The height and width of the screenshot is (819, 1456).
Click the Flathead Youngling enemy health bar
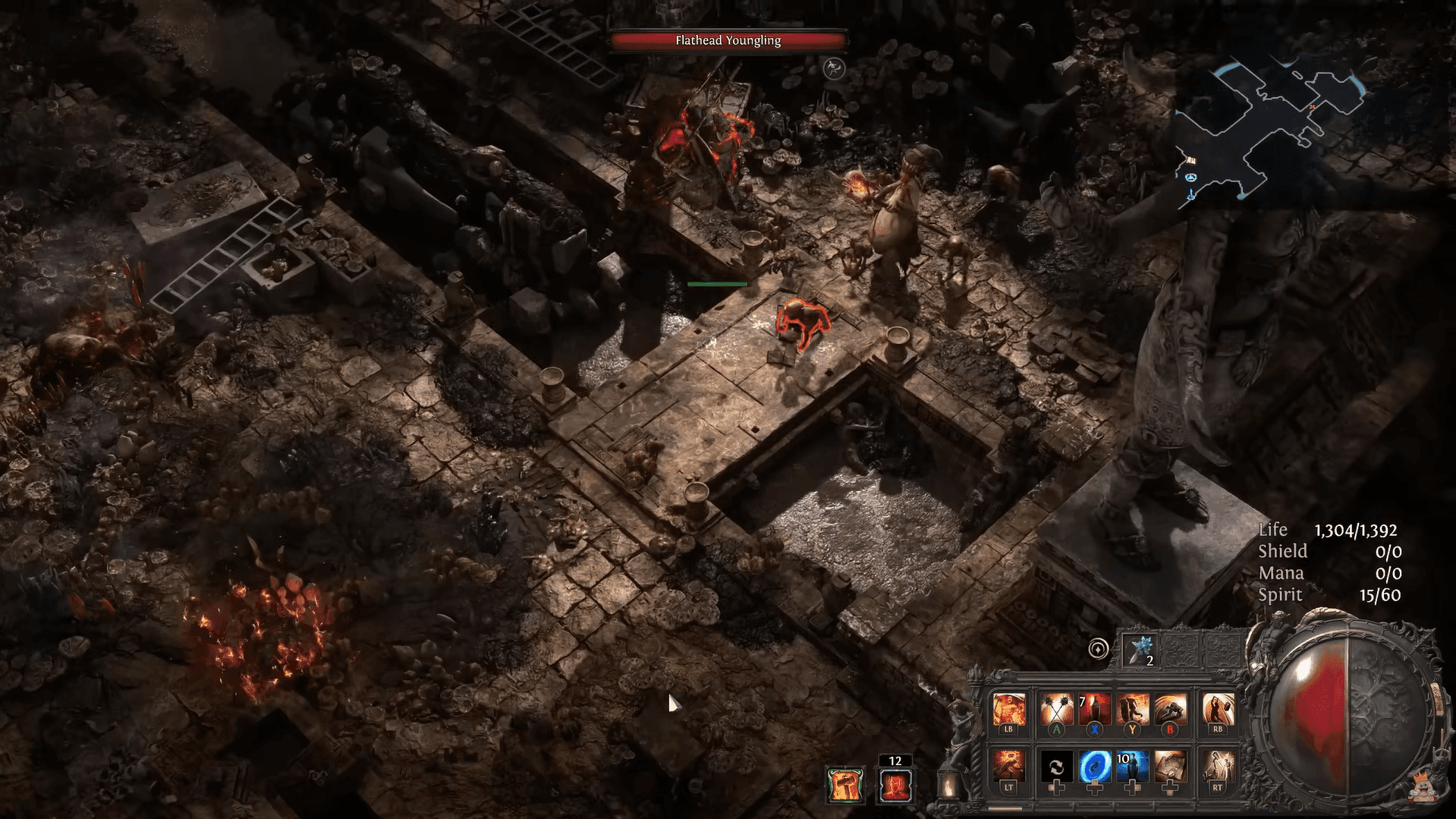click(x=728, y=40)
